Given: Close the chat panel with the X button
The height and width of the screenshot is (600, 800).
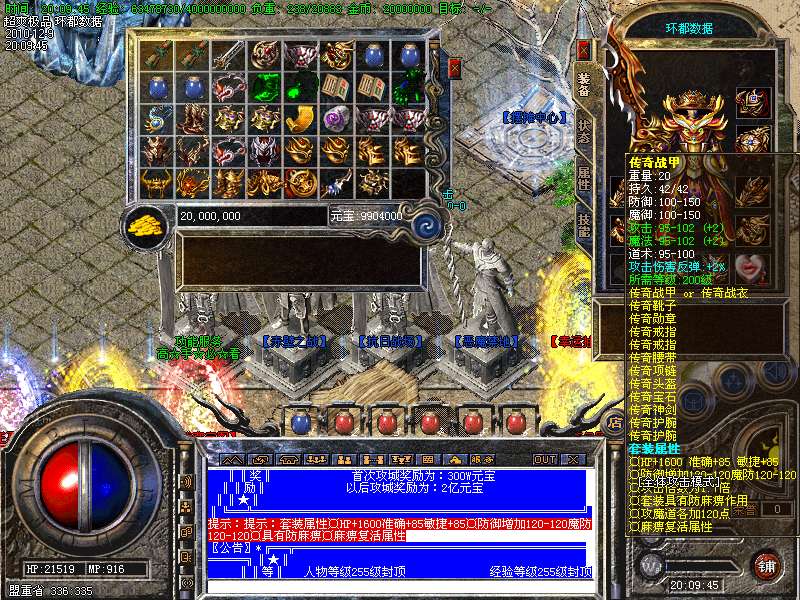Looking at the screenshot, I should pyautogui.click(x=573, y=459).
